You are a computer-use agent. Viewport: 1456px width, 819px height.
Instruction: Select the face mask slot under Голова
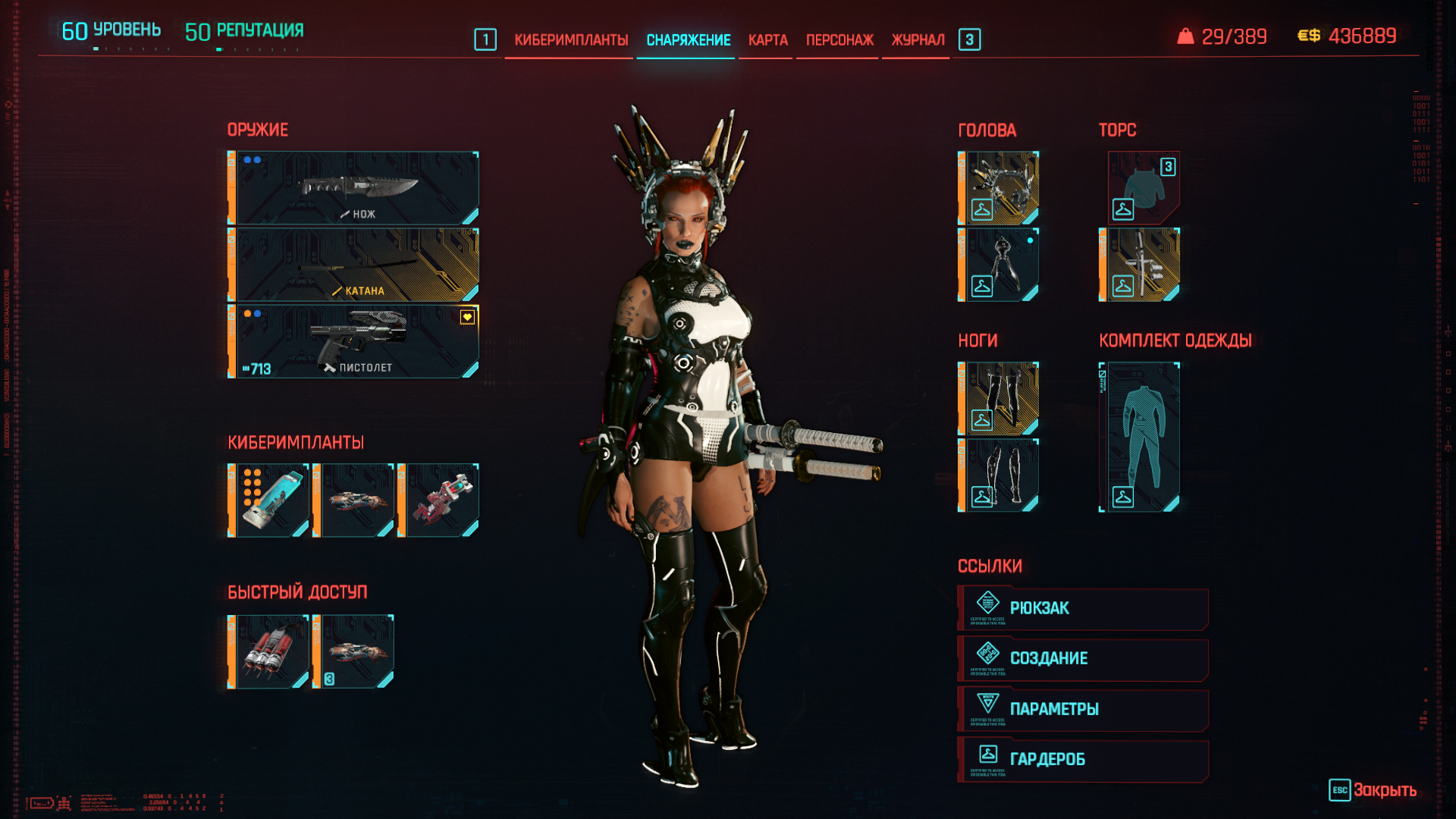coord(999,265)
